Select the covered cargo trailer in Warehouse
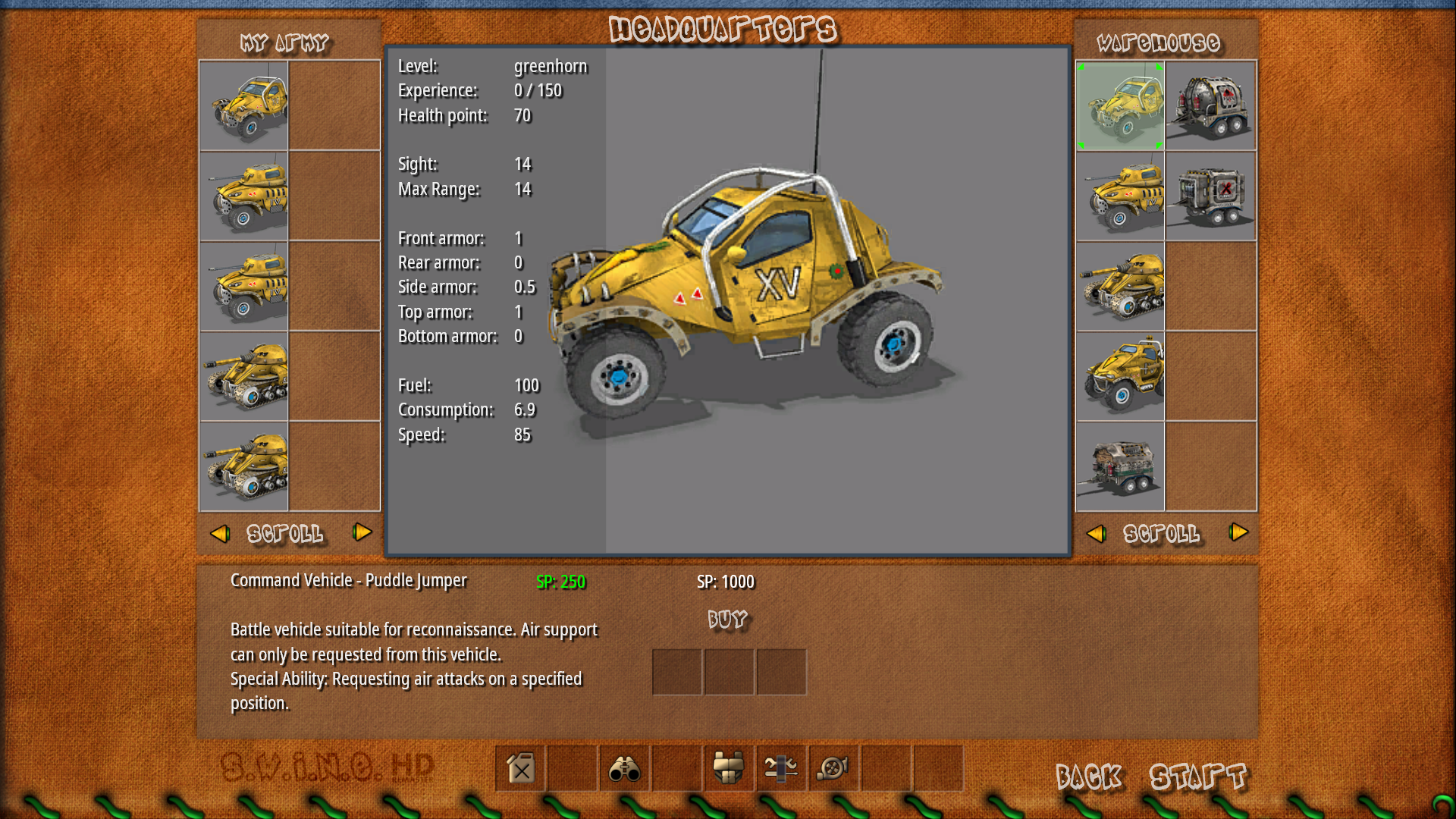 (x=1120, y=466)
